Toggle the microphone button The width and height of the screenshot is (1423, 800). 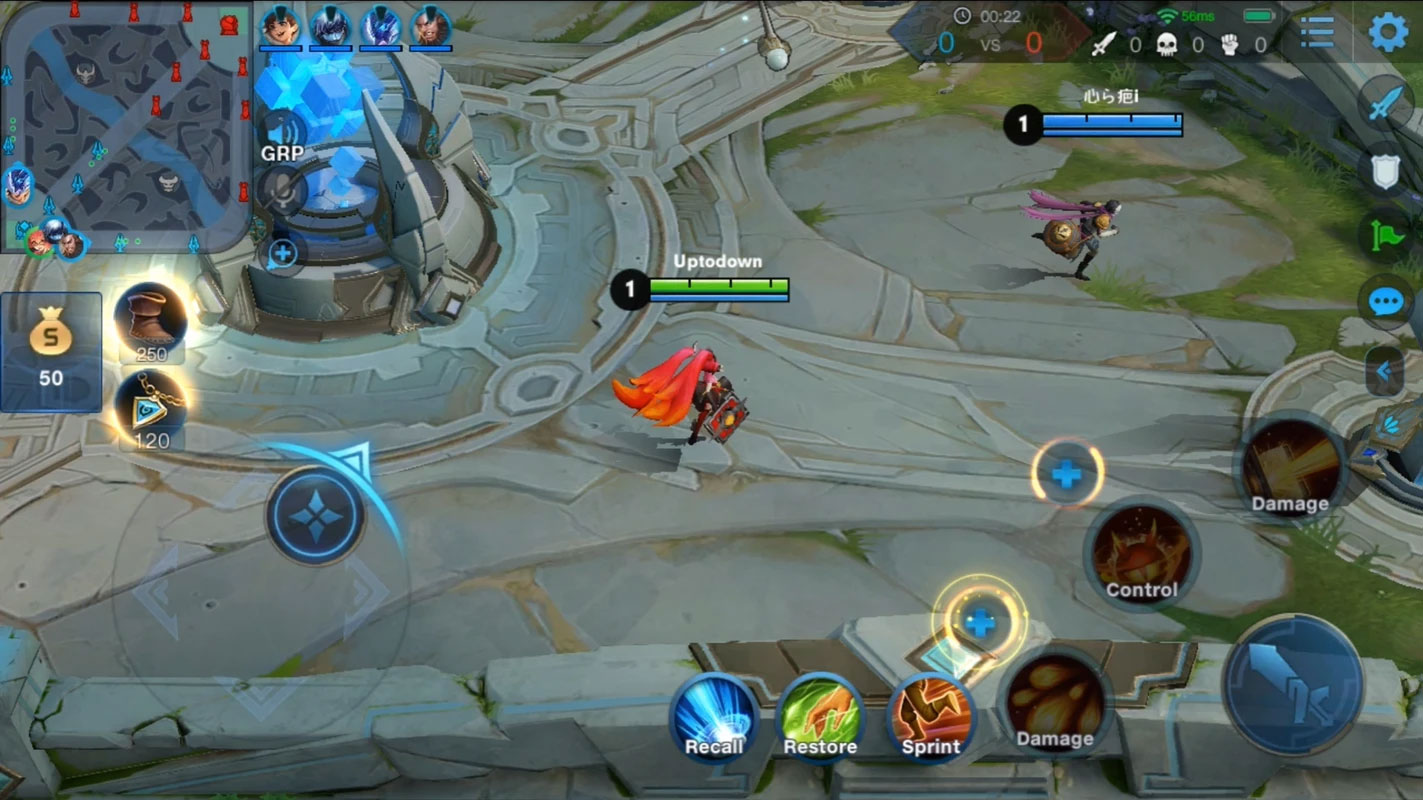point(281,190)
